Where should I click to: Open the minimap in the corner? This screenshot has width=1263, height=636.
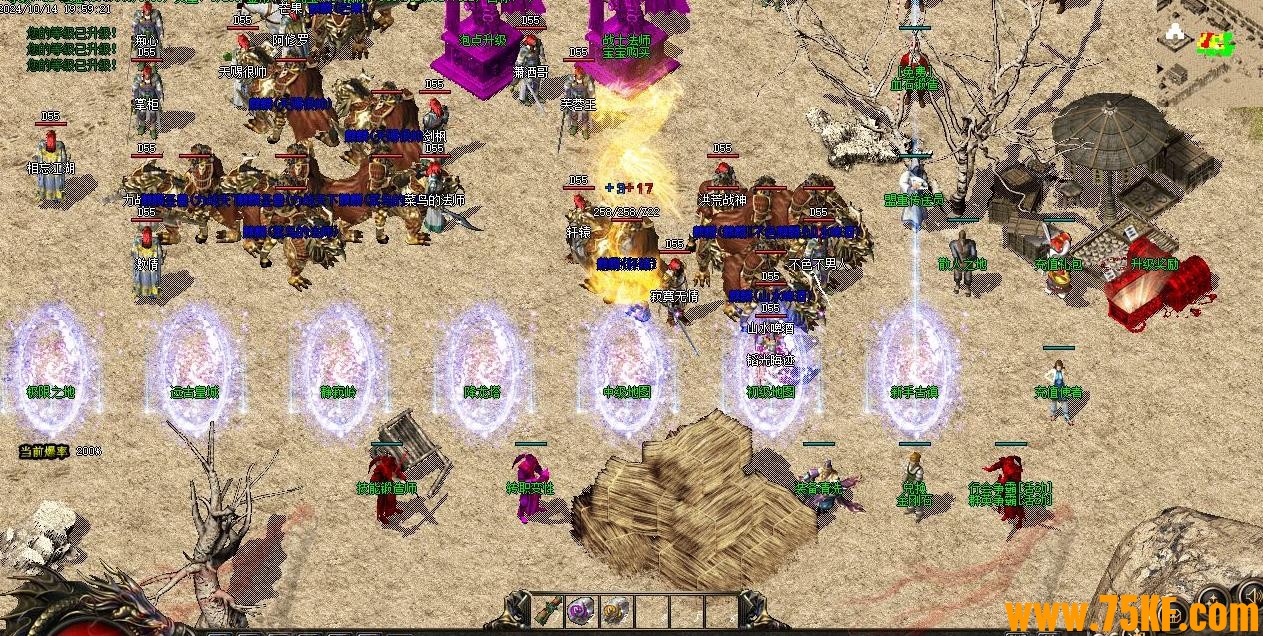[x=1210, y=50]
